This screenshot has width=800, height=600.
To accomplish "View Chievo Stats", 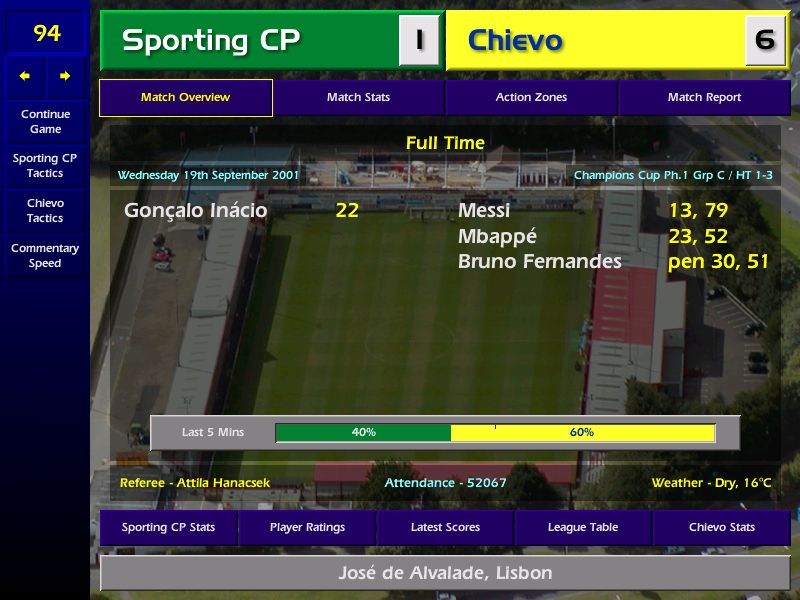I will 721,527.
